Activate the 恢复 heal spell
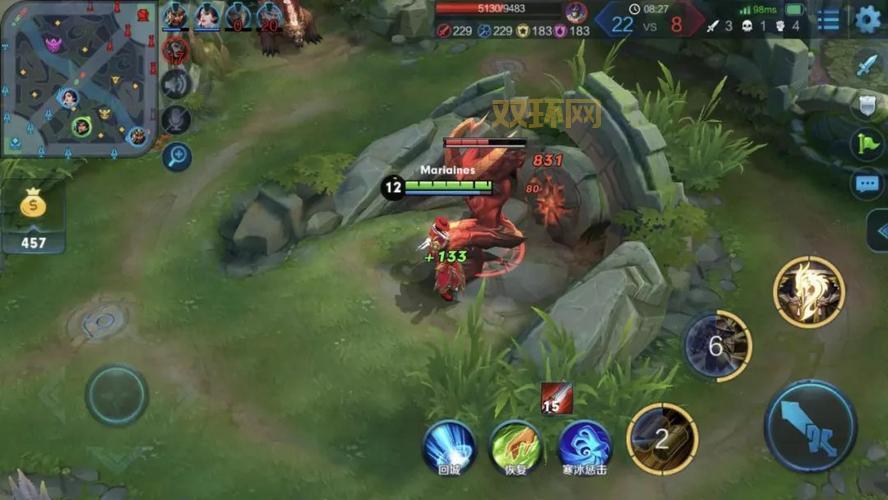The height and width of the screenshot is (500, 888). (x=516, y=446)
